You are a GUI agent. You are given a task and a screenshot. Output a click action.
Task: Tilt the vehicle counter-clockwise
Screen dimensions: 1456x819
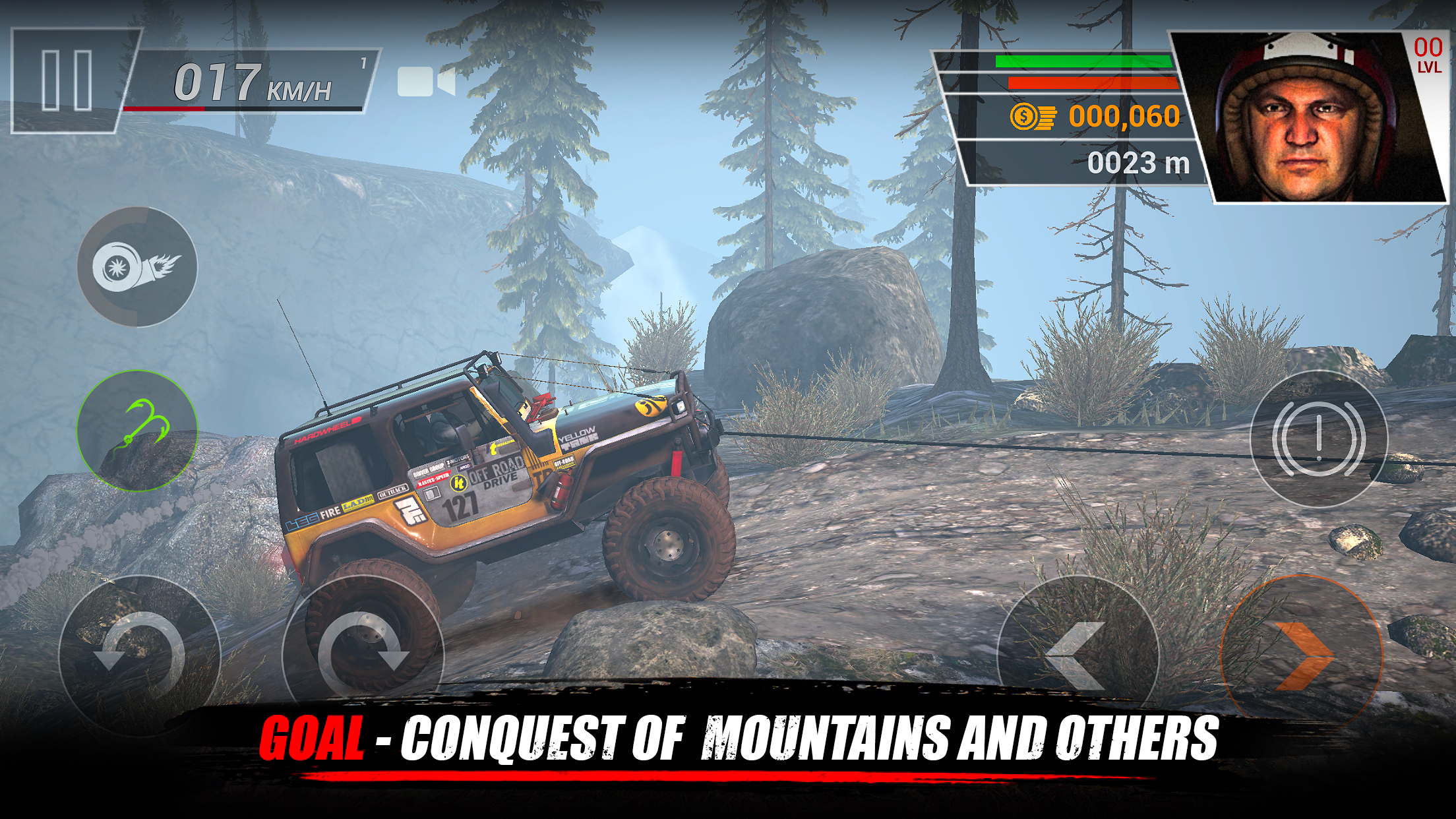[x=138, y=654]
